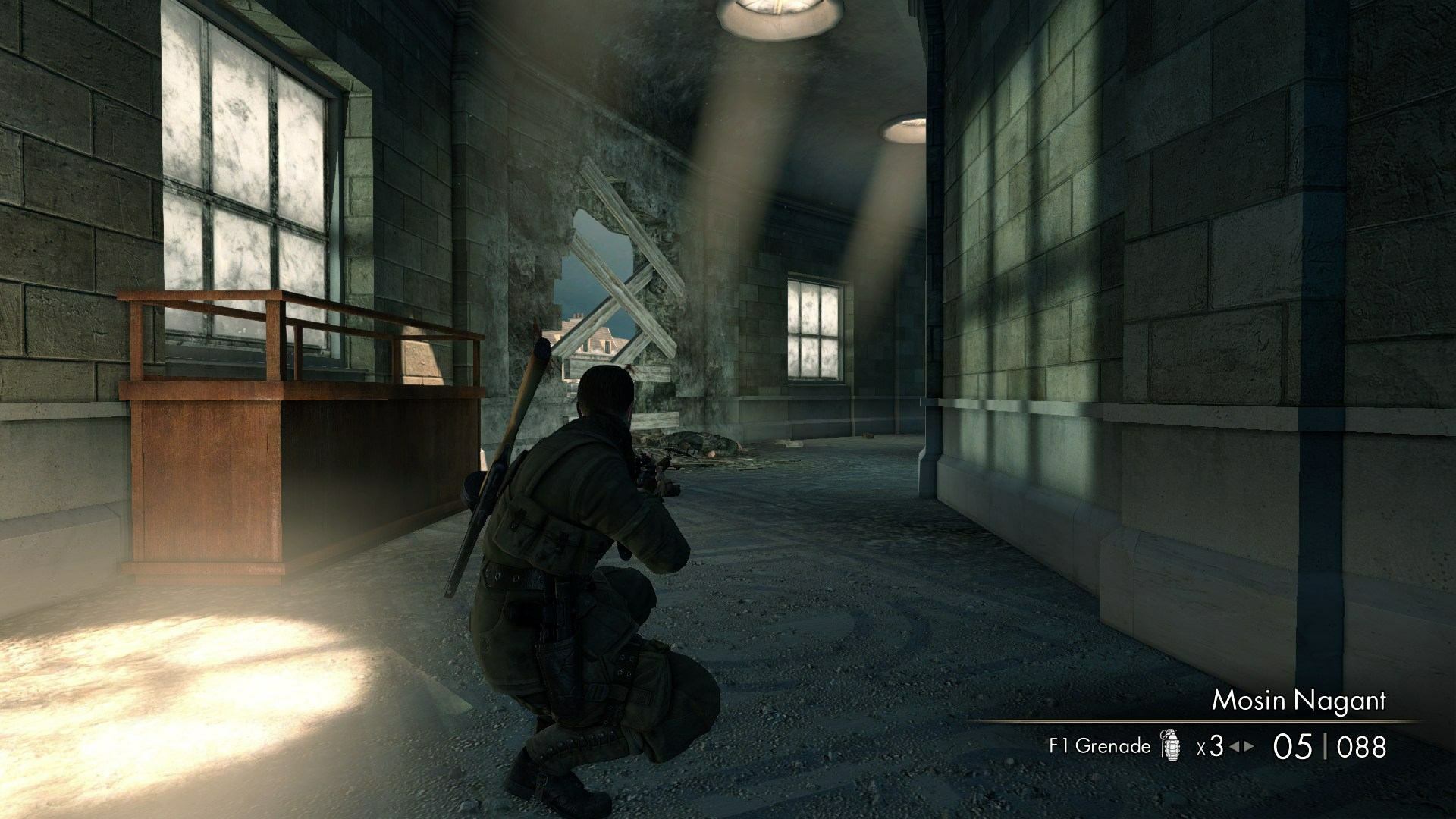Click the magazine ammo count showing 05
This screenshot has width=1456, height=819.
[1293, 747]
